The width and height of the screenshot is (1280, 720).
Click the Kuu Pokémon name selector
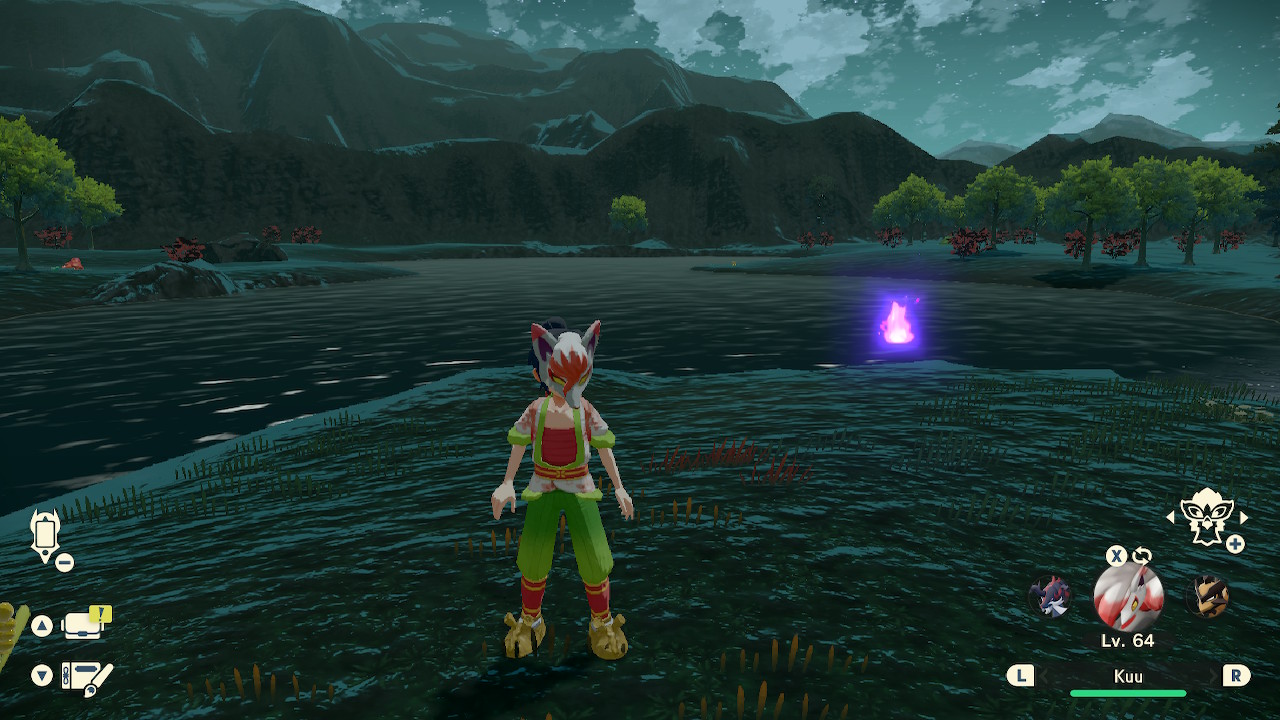tap(1128, 677)
